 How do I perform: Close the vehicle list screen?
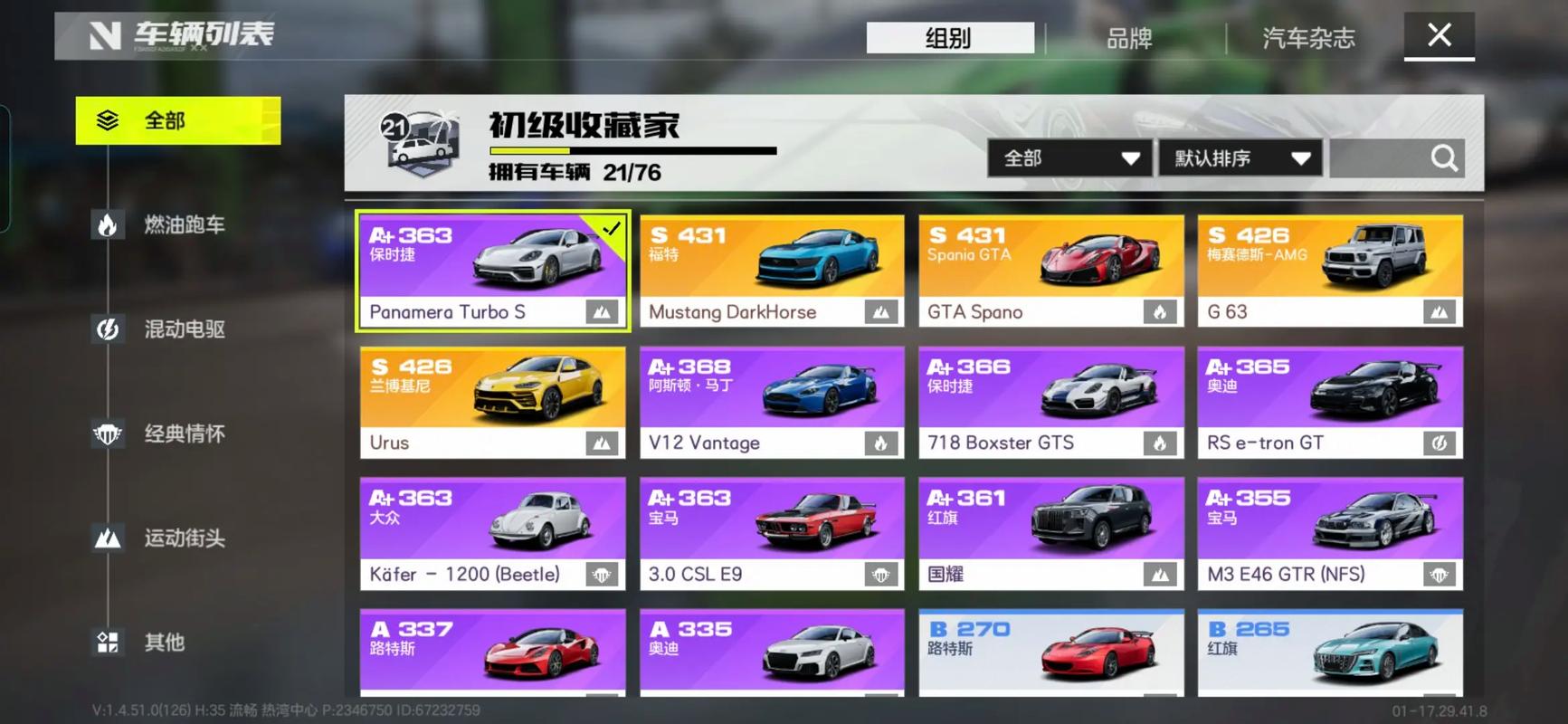pyautogui.click(x=1439, y=36)
